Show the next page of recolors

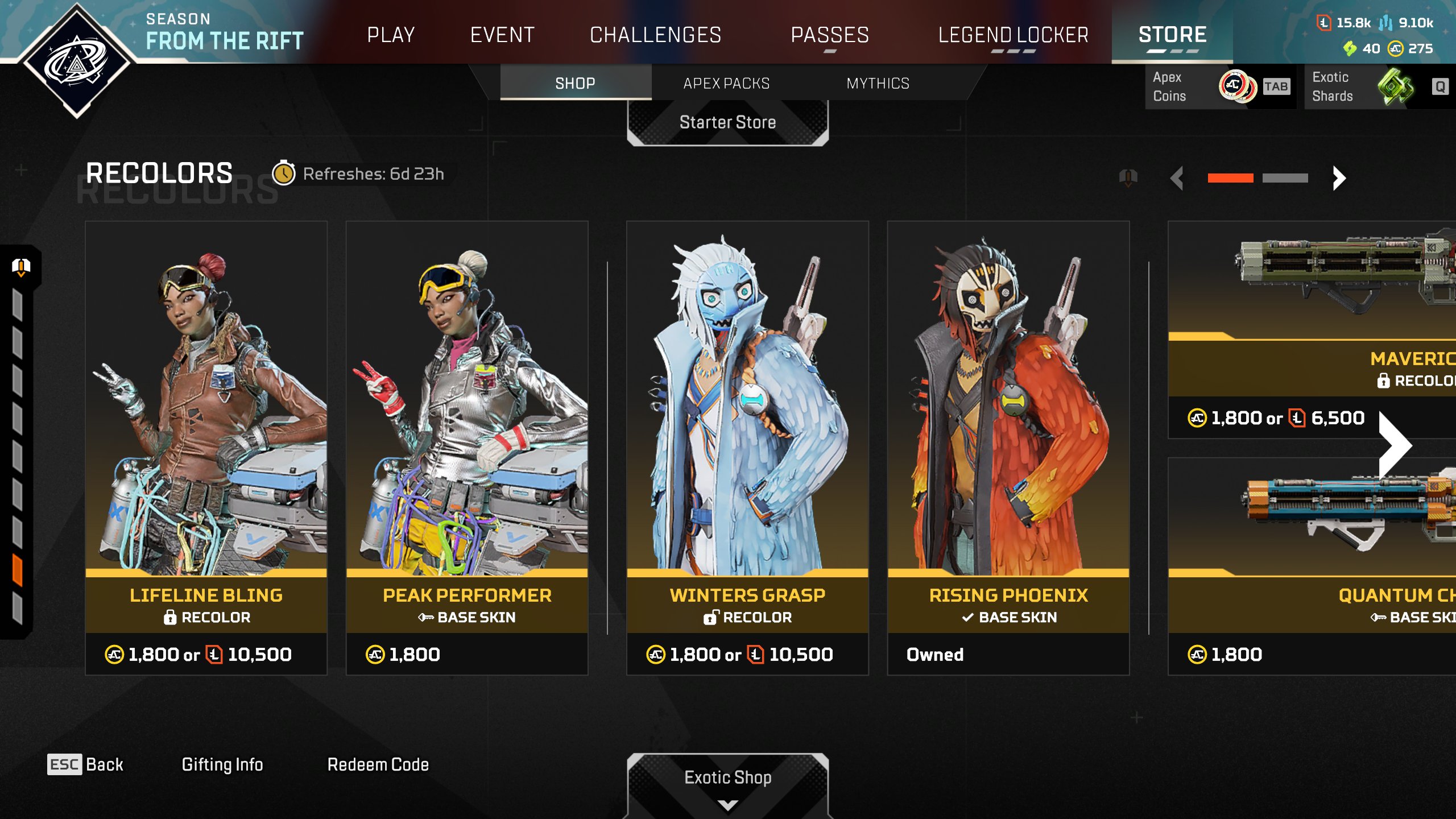coord(1339,179)
